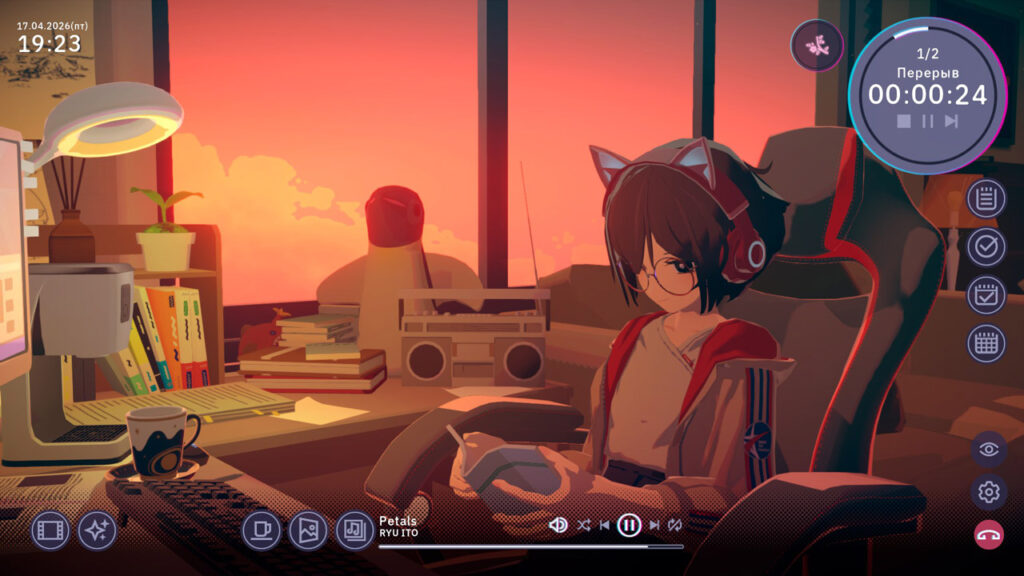This screenshot has height=576, width=1024.
Task: Open the cherry blossom icon button
Action: point(817,45)
